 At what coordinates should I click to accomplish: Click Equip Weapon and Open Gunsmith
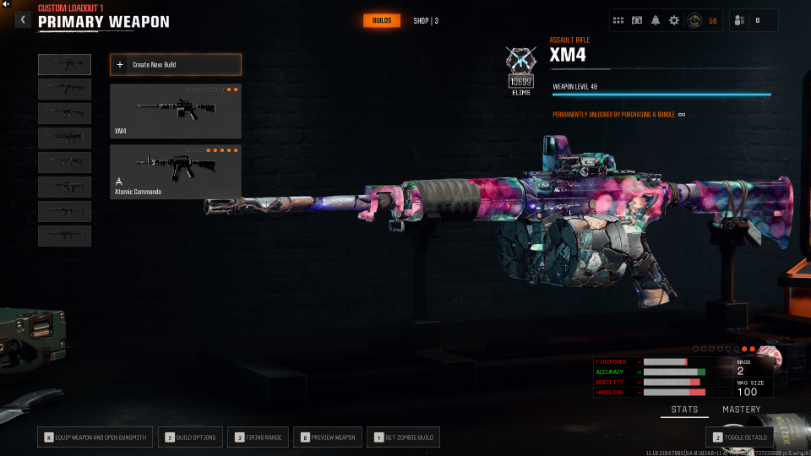(96, 437)
